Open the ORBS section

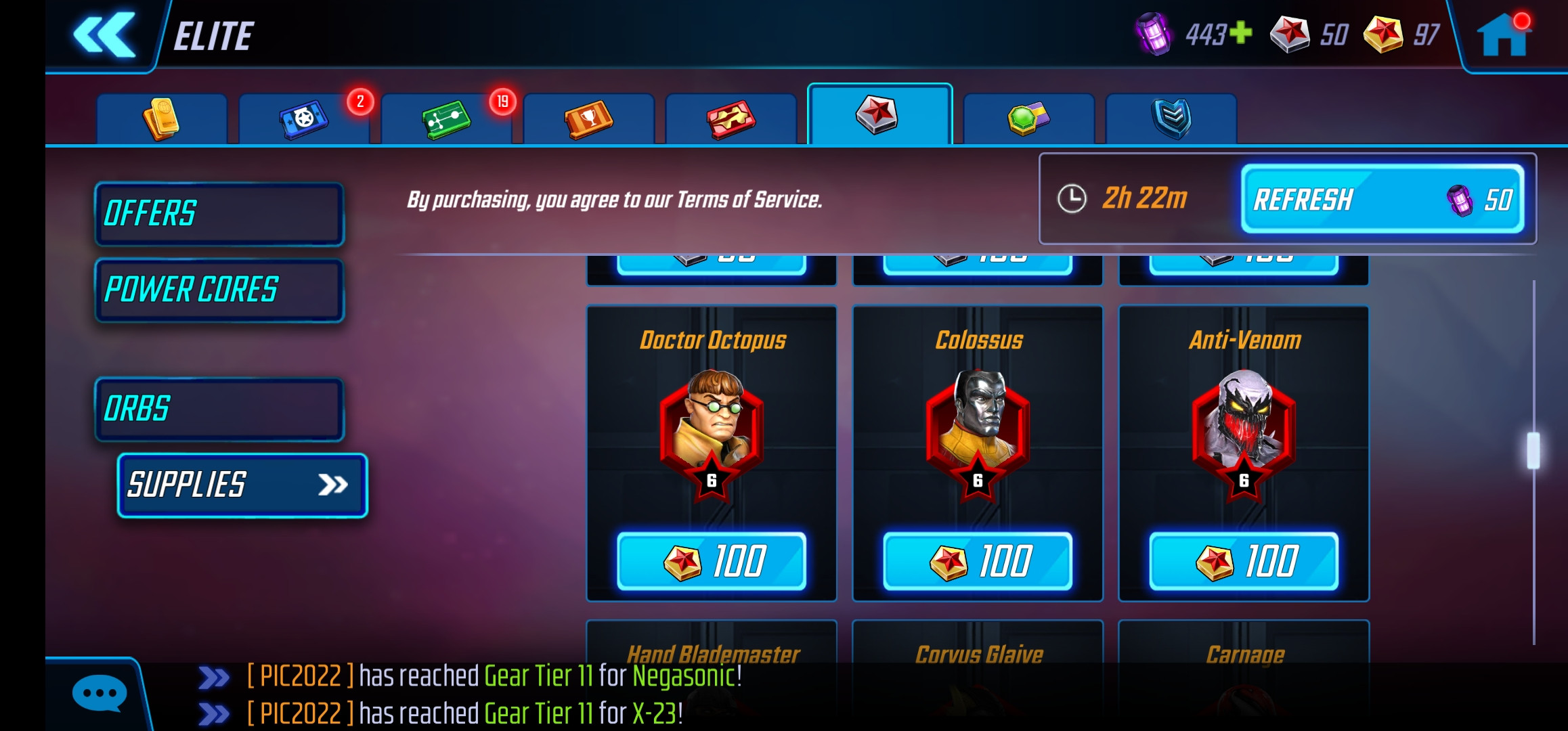pos(219,409)
